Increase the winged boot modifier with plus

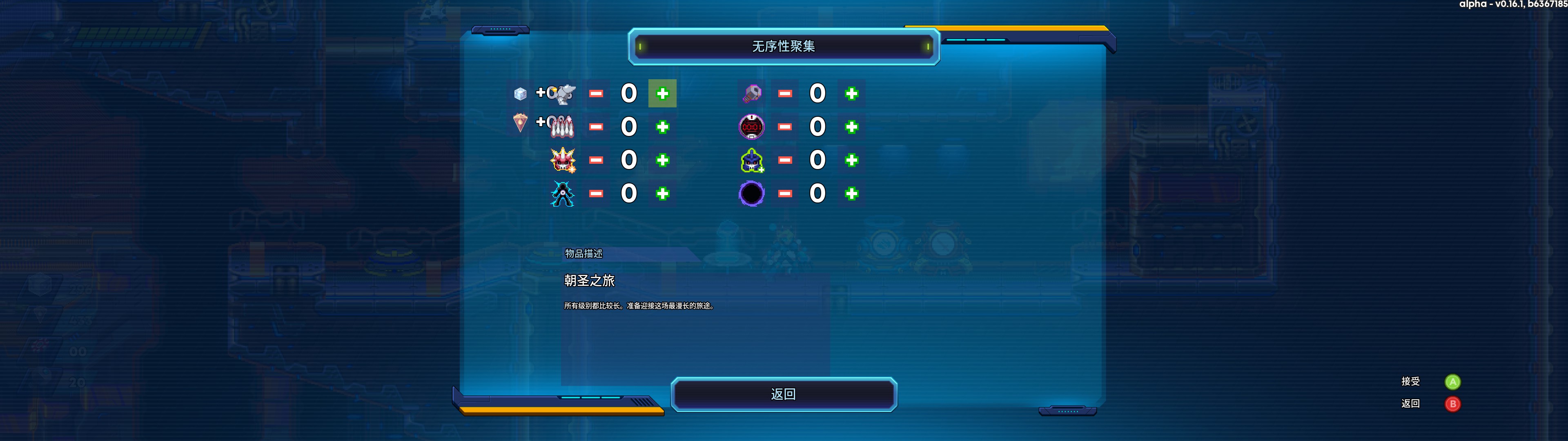pos(662,94)
